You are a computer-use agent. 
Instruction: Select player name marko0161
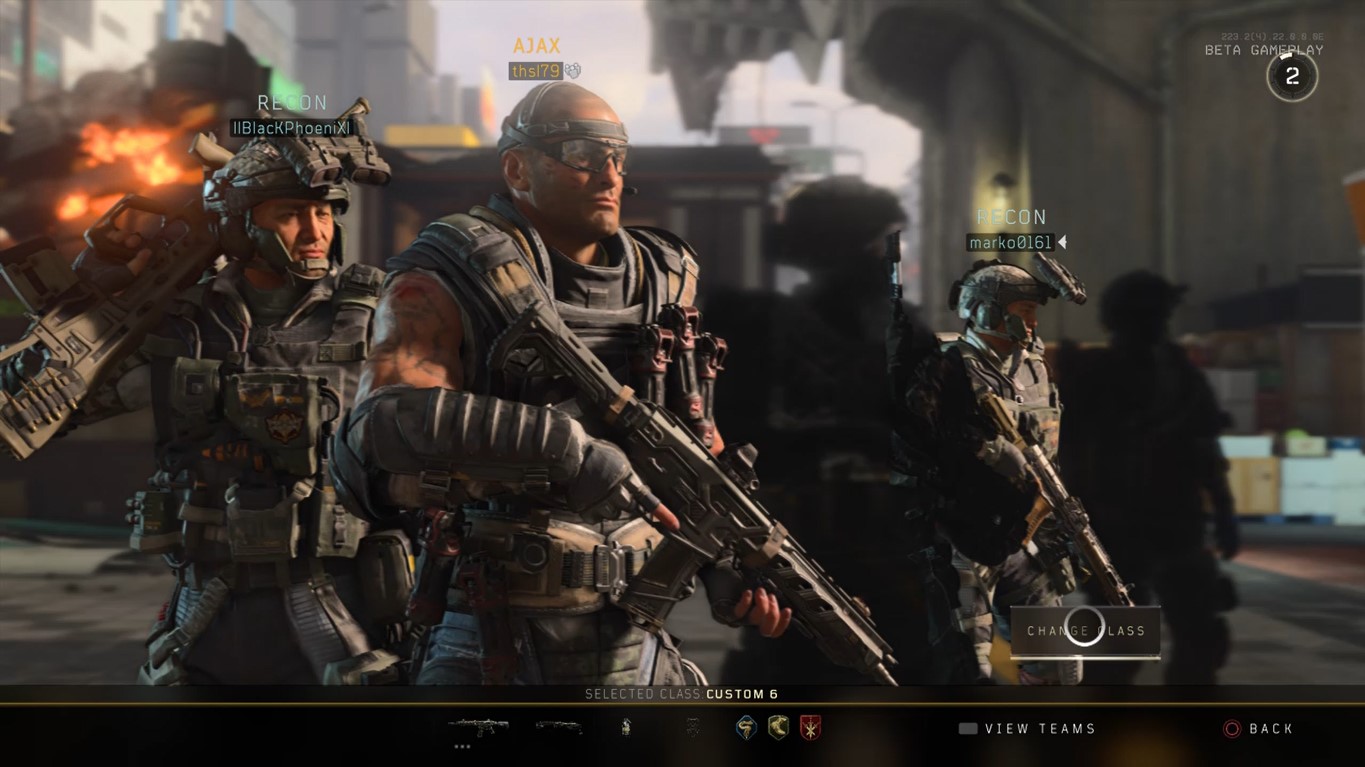[1009, 241]
